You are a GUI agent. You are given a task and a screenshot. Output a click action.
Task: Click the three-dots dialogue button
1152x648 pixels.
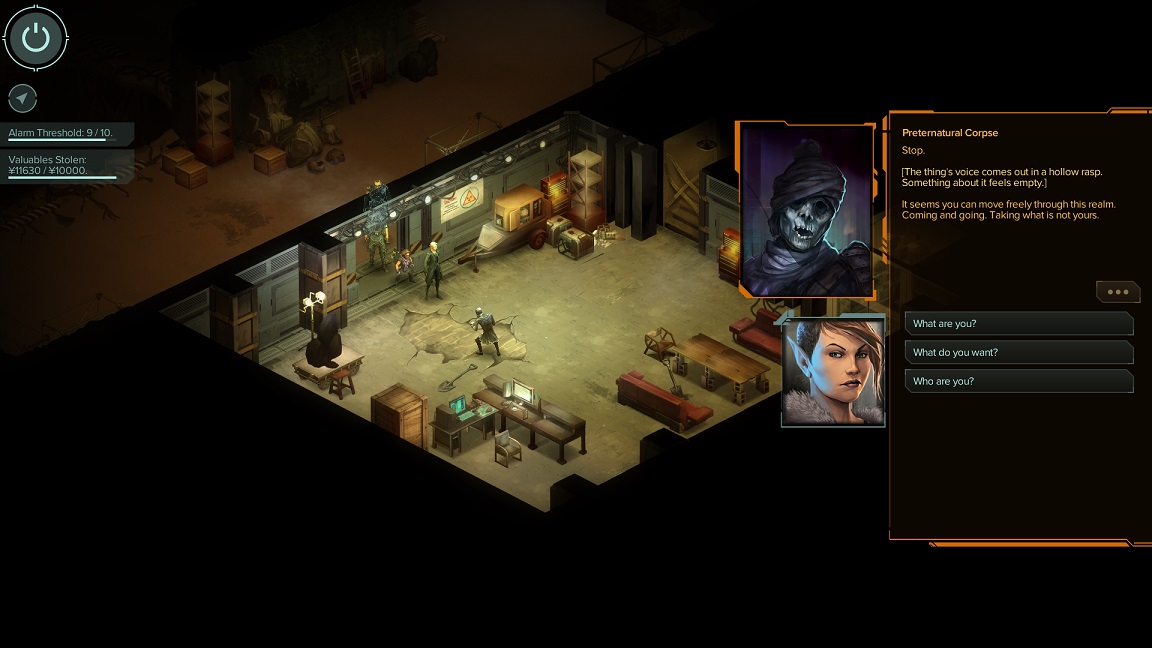coord(1118,292)
